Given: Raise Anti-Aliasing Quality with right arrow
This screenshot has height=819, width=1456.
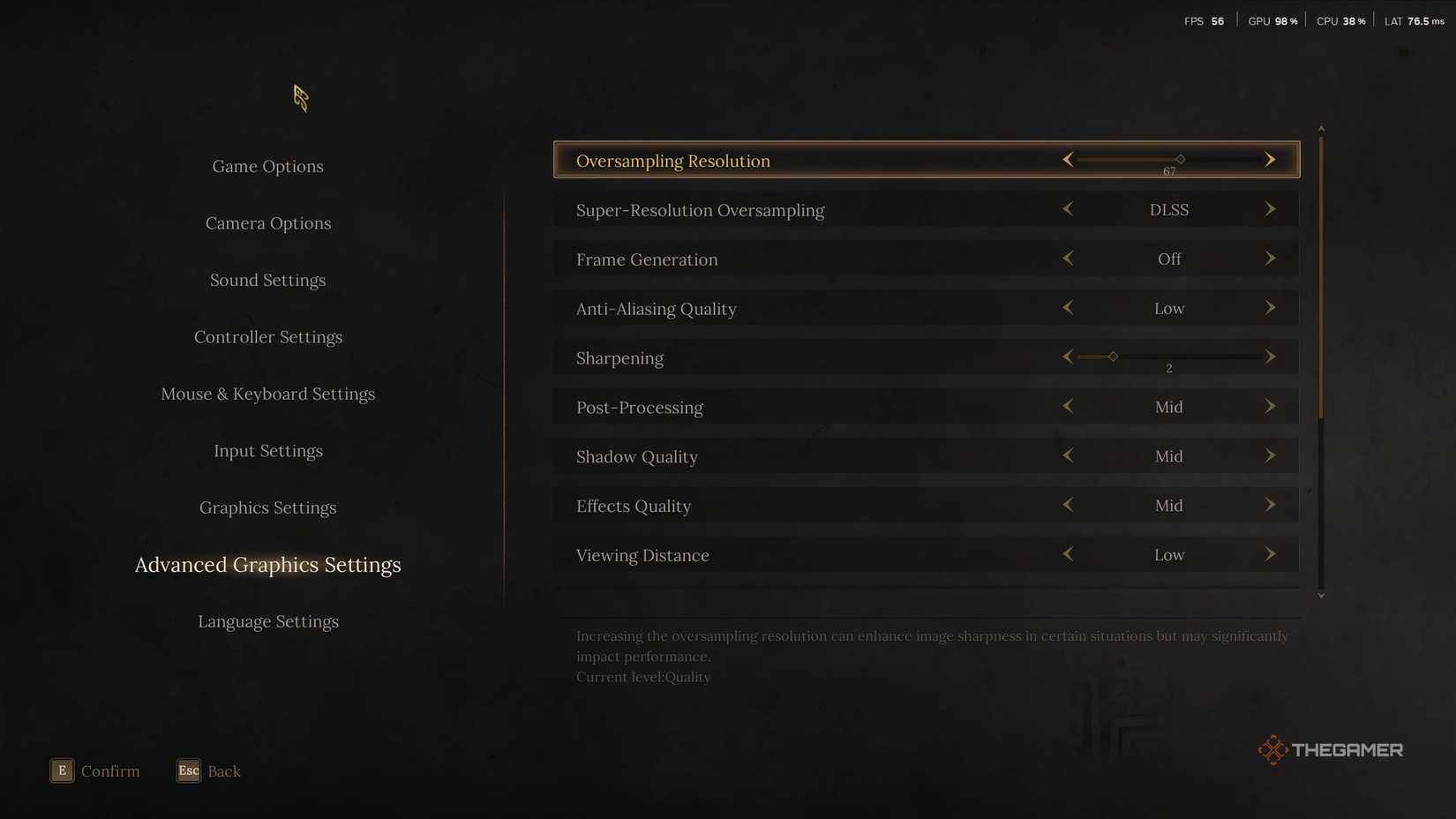Looking at the screenshot, I should point(1271,308).
